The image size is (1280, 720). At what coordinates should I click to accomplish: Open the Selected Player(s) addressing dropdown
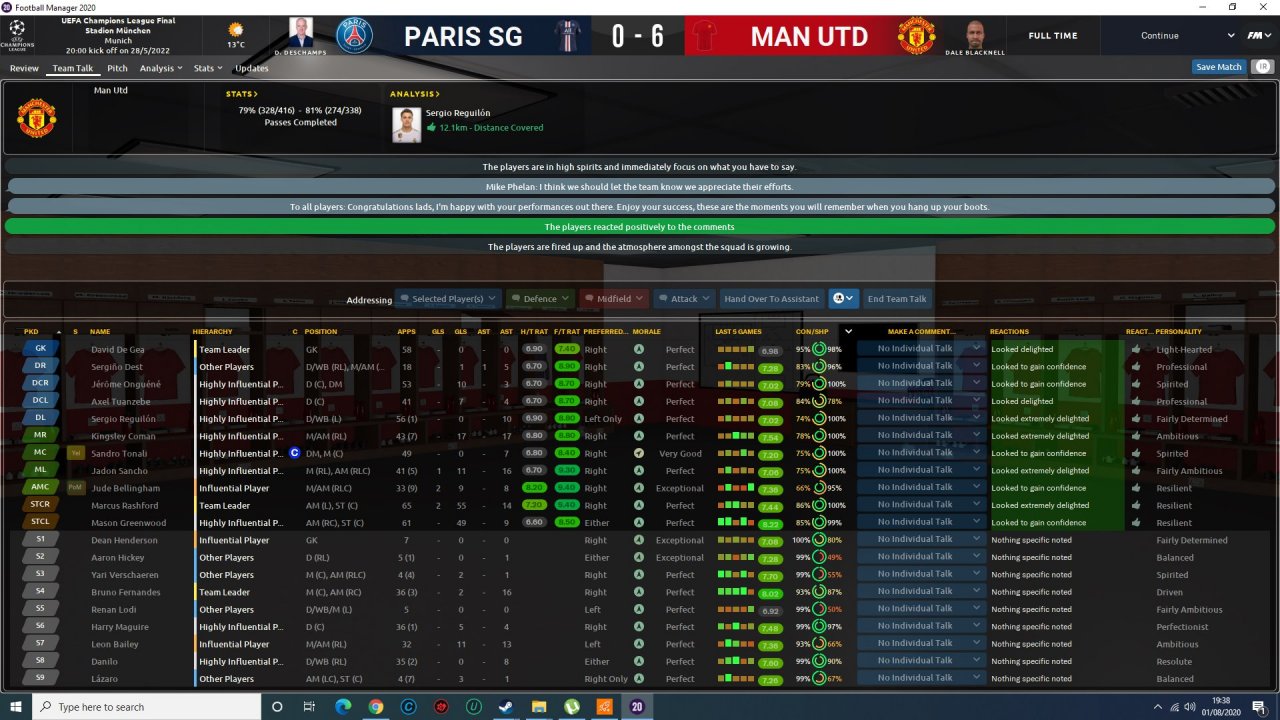click(447, 299)
